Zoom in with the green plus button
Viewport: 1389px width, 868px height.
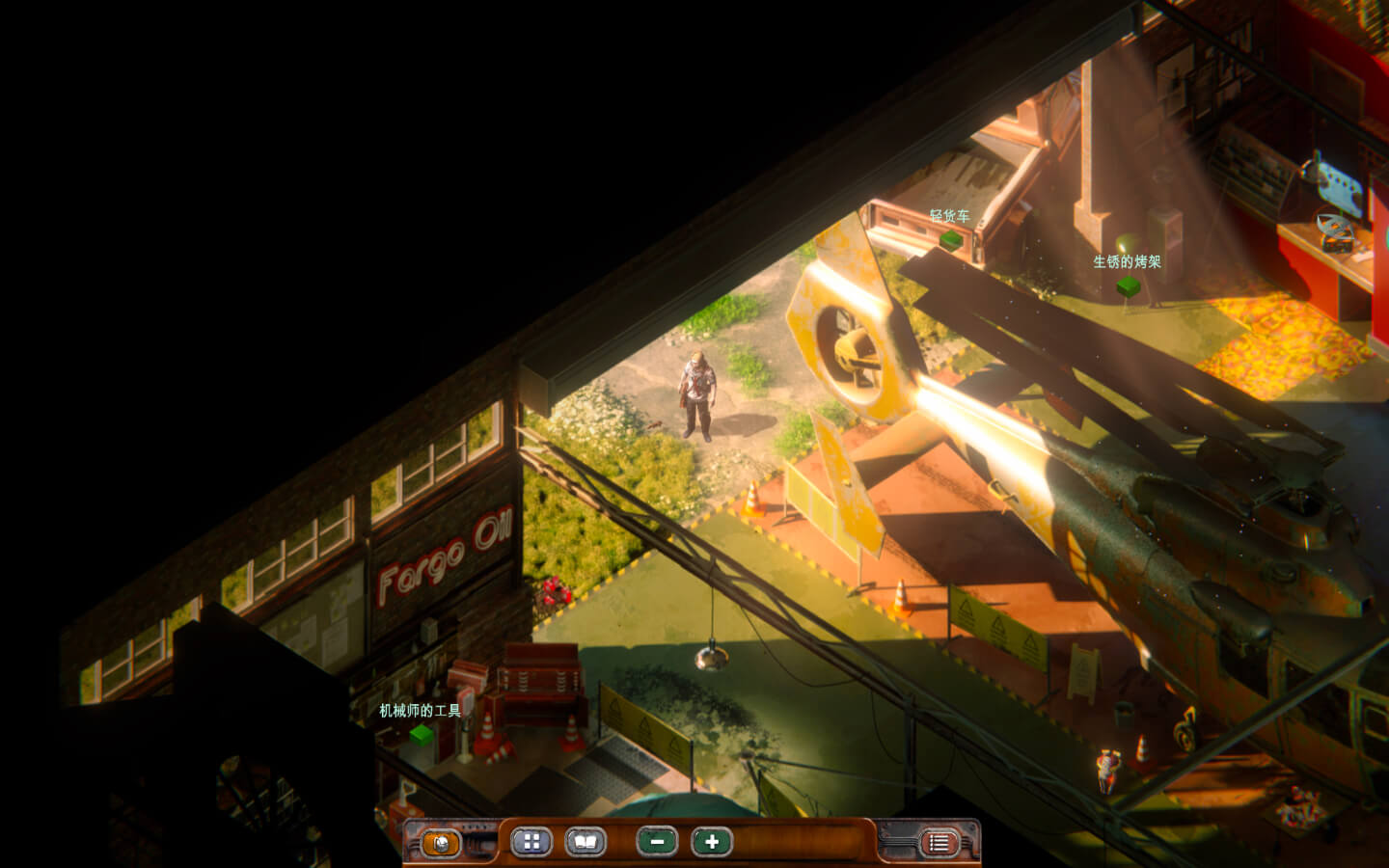click(x=712, y=842)
